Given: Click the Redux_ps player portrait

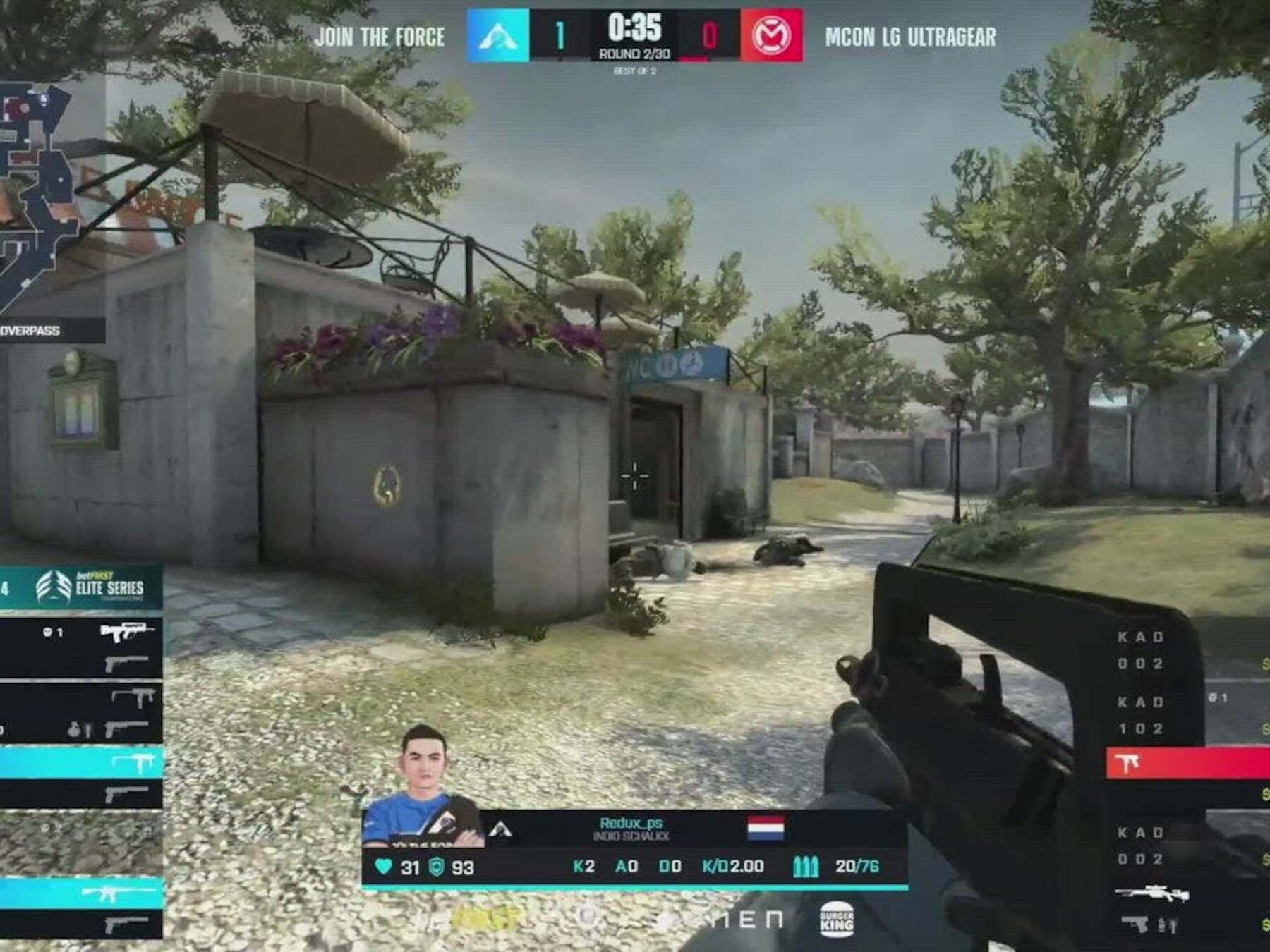Looking at the screenshot, I should tap(425, 788).
